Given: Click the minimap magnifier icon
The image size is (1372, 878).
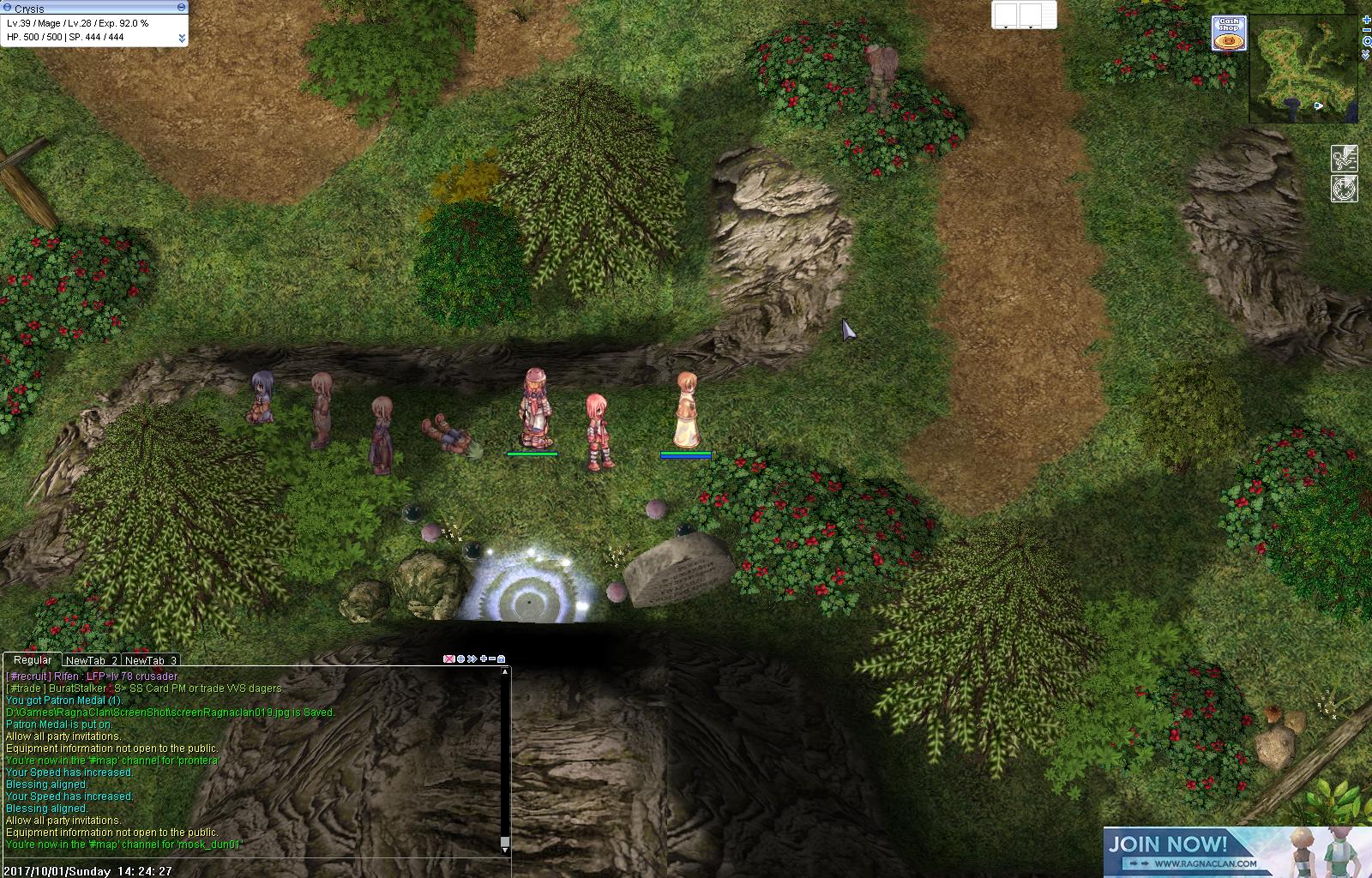Looking at the screenshot, I should 1367,41.
